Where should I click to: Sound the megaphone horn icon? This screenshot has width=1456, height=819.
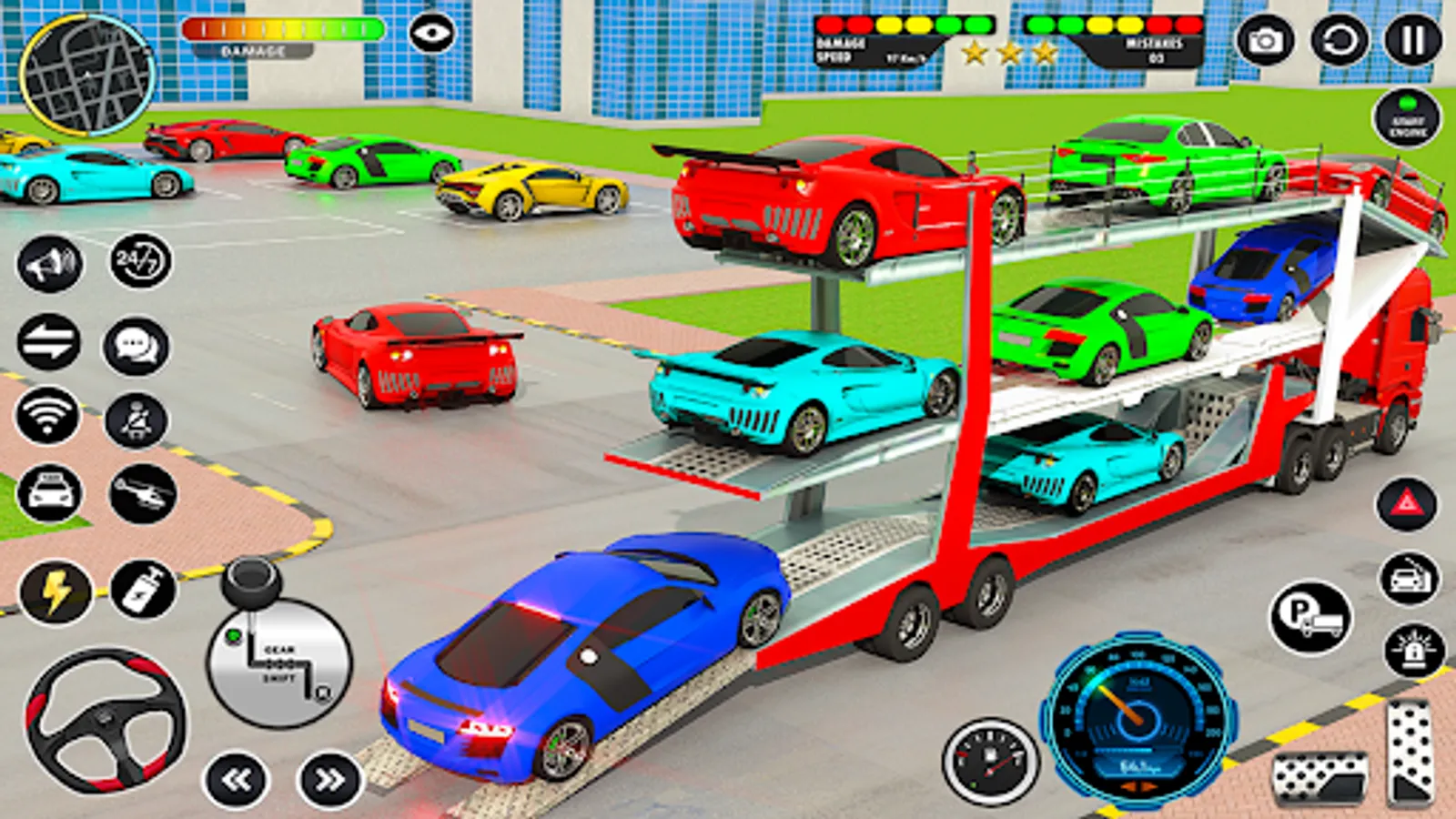tap(49, 264)
